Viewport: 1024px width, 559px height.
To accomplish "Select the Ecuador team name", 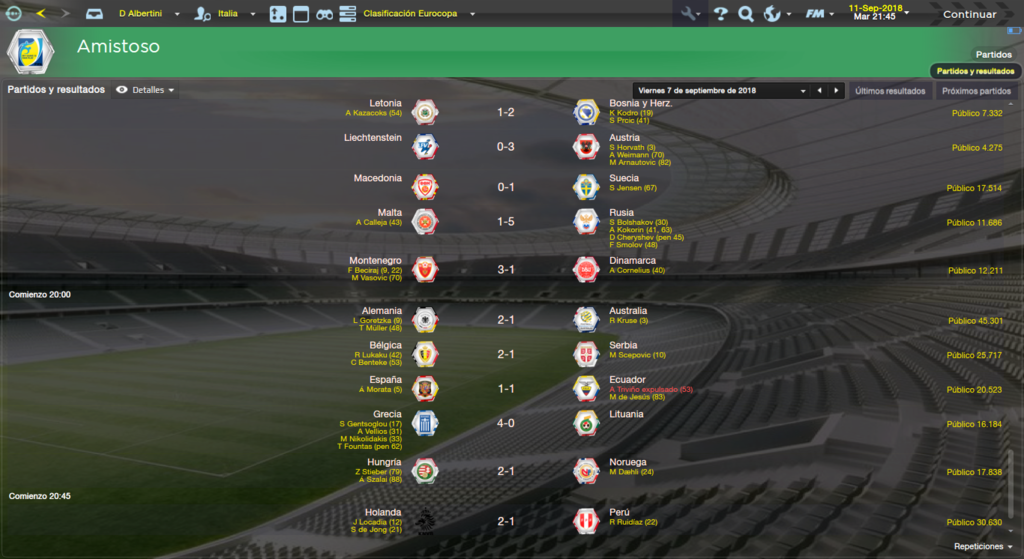I will 627,380.
